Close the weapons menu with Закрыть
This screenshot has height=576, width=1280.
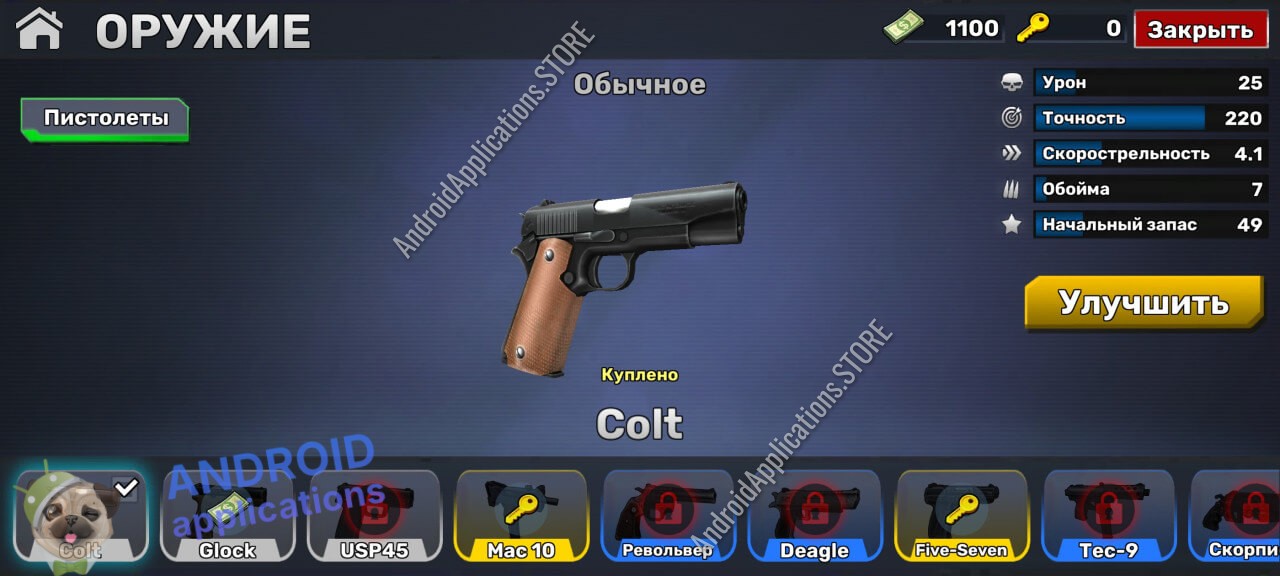[1200, 29]
